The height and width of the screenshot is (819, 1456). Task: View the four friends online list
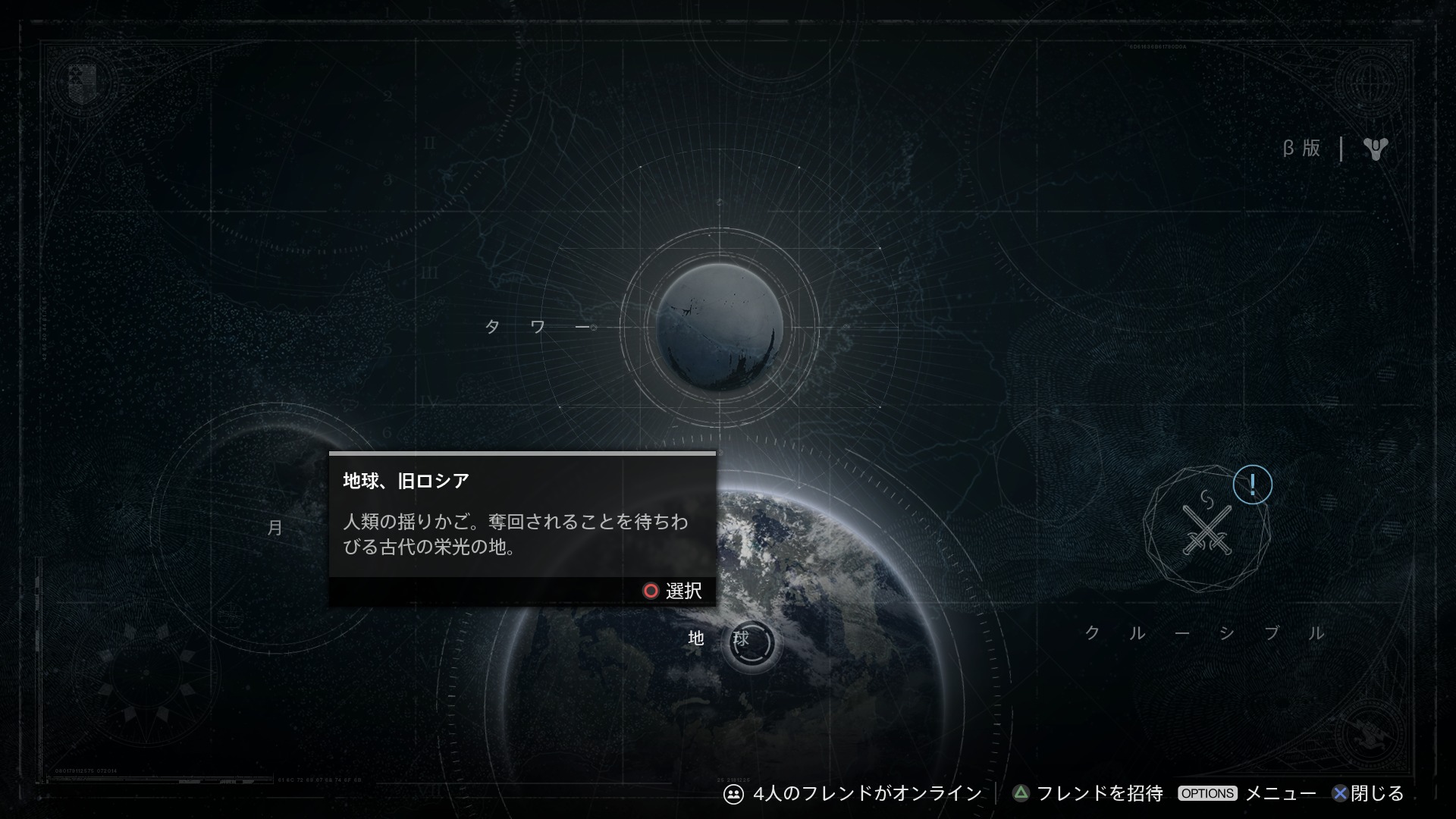point(852,793)
